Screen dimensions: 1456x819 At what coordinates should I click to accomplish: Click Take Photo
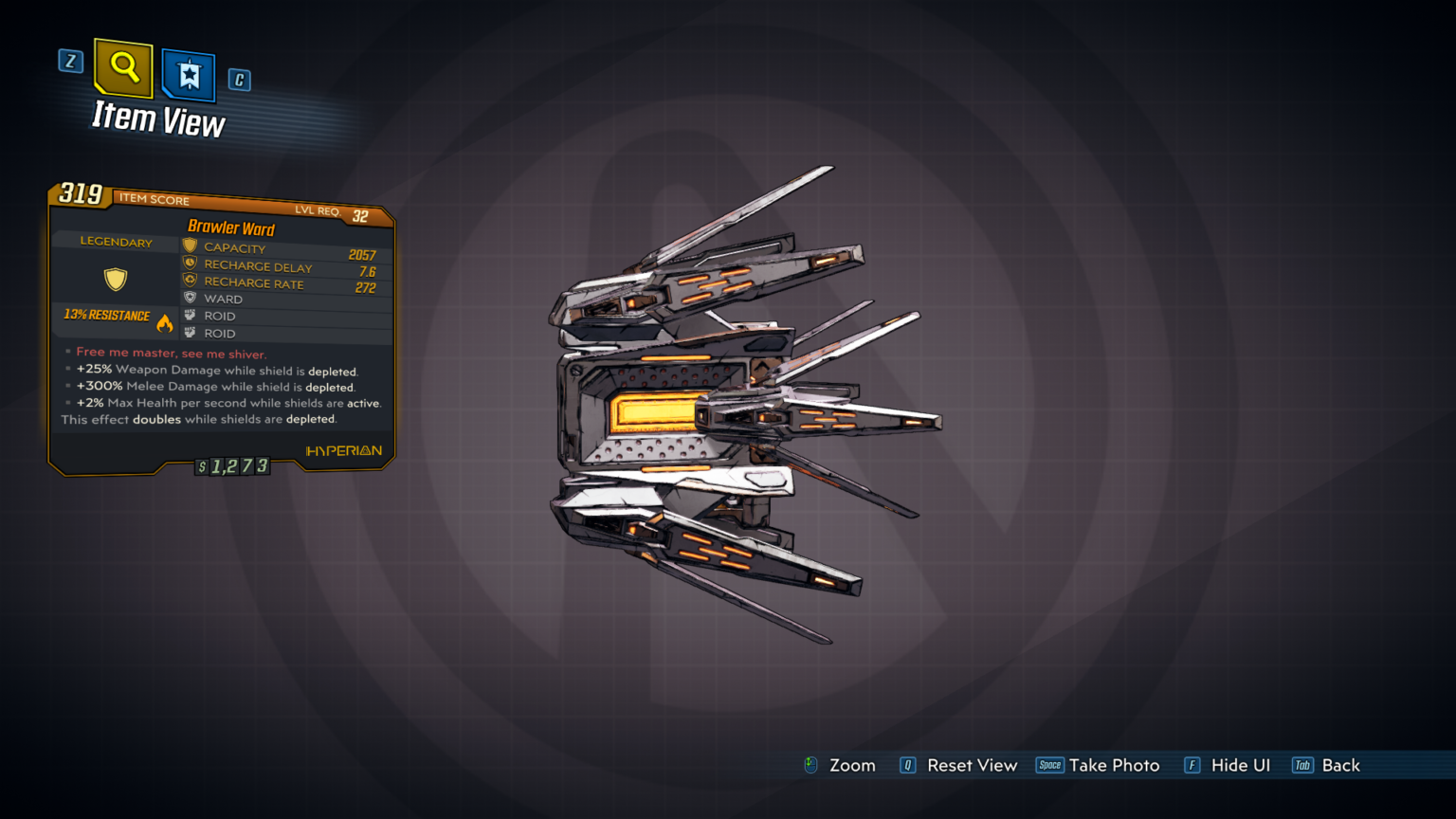1115,765
